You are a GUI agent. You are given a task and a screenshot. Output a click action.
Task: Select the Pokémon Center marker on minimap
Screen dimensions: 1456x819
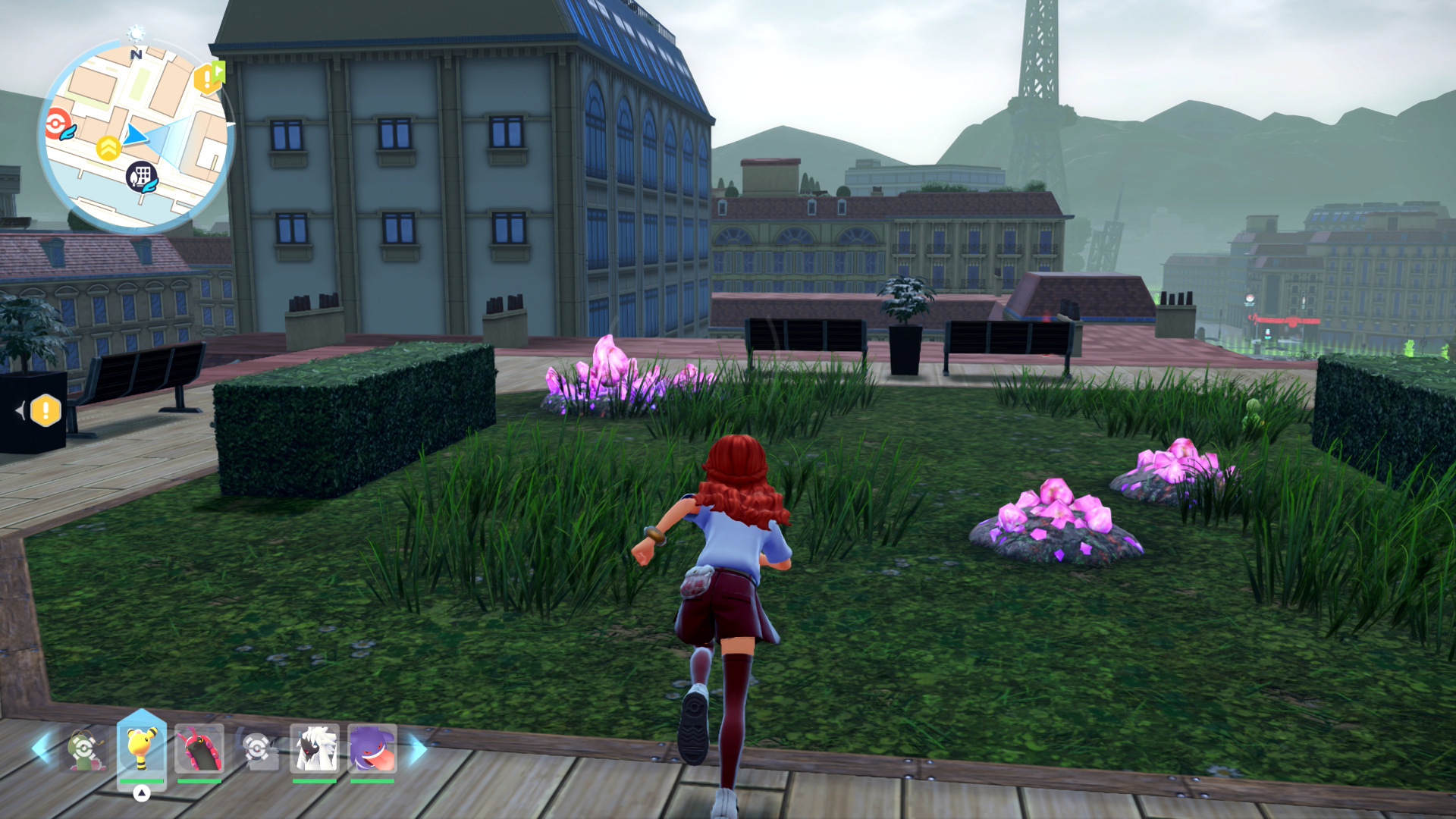pos(58,124)
